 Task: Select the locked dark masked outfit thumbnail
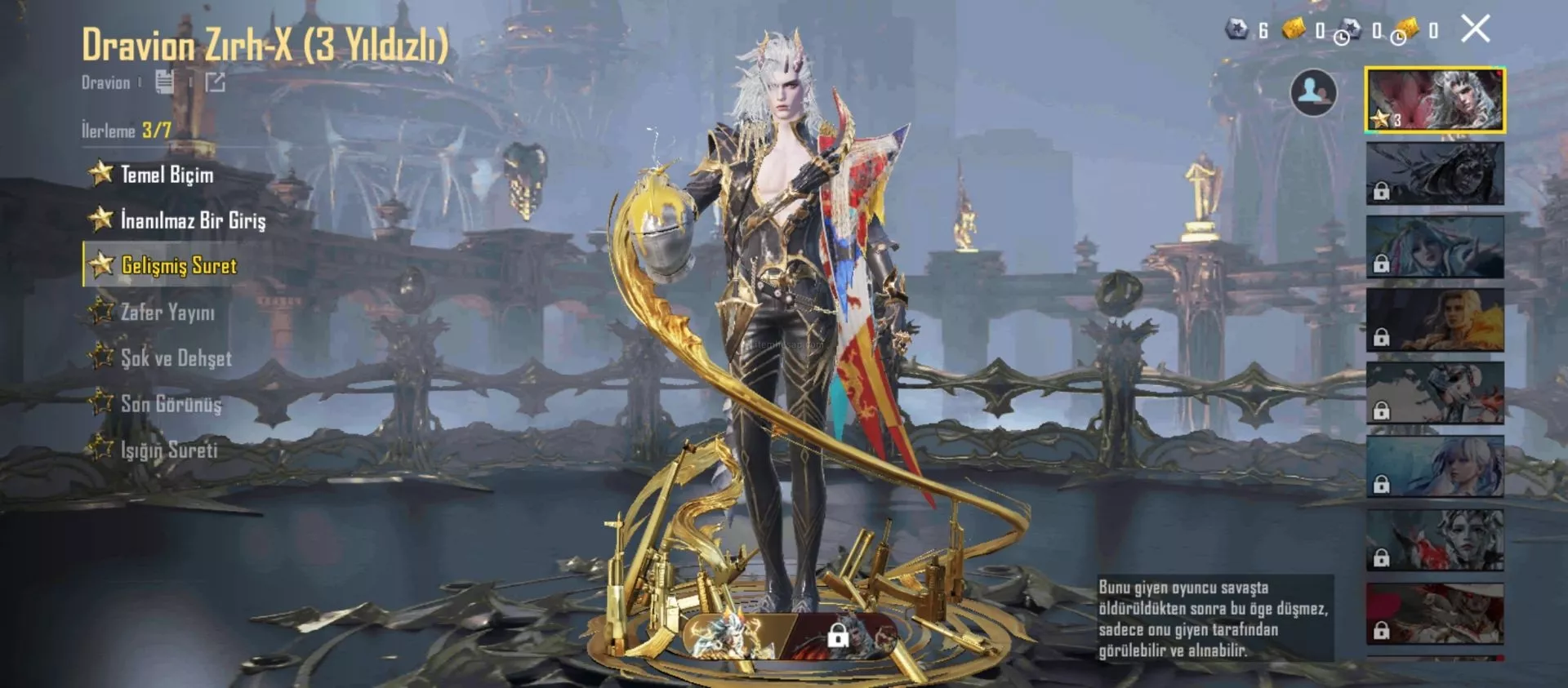point(1435,173)
